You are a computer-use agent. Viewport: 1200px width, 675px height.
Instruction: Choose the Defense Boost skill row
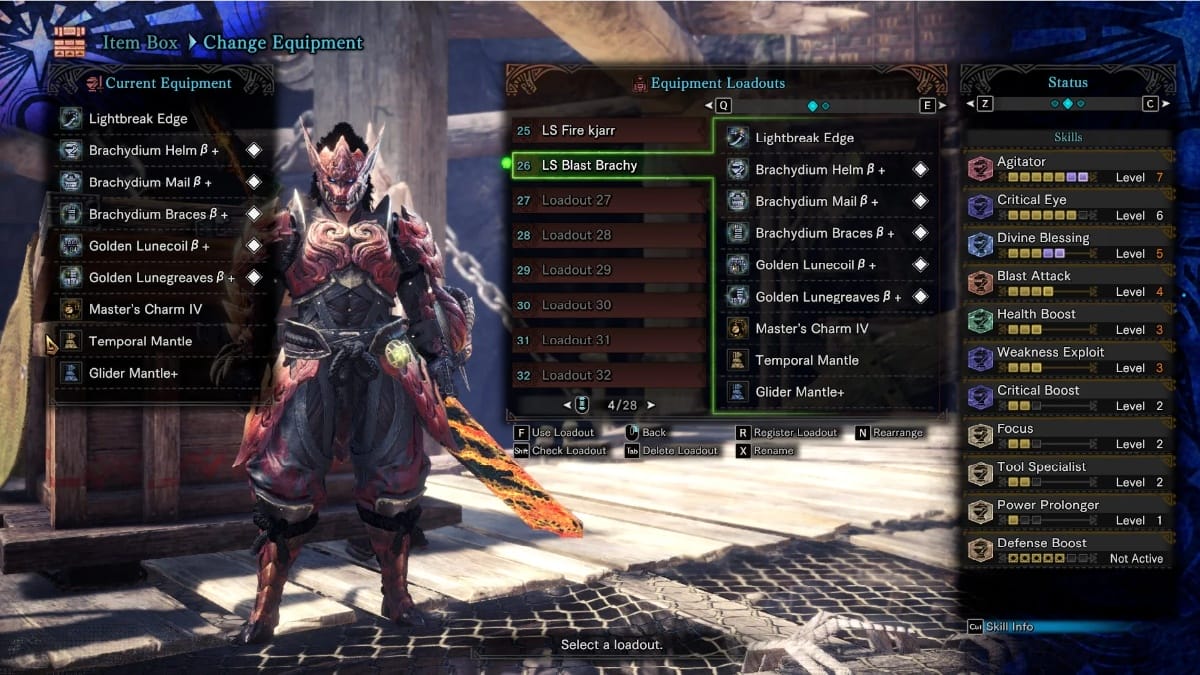(1066, 550)
